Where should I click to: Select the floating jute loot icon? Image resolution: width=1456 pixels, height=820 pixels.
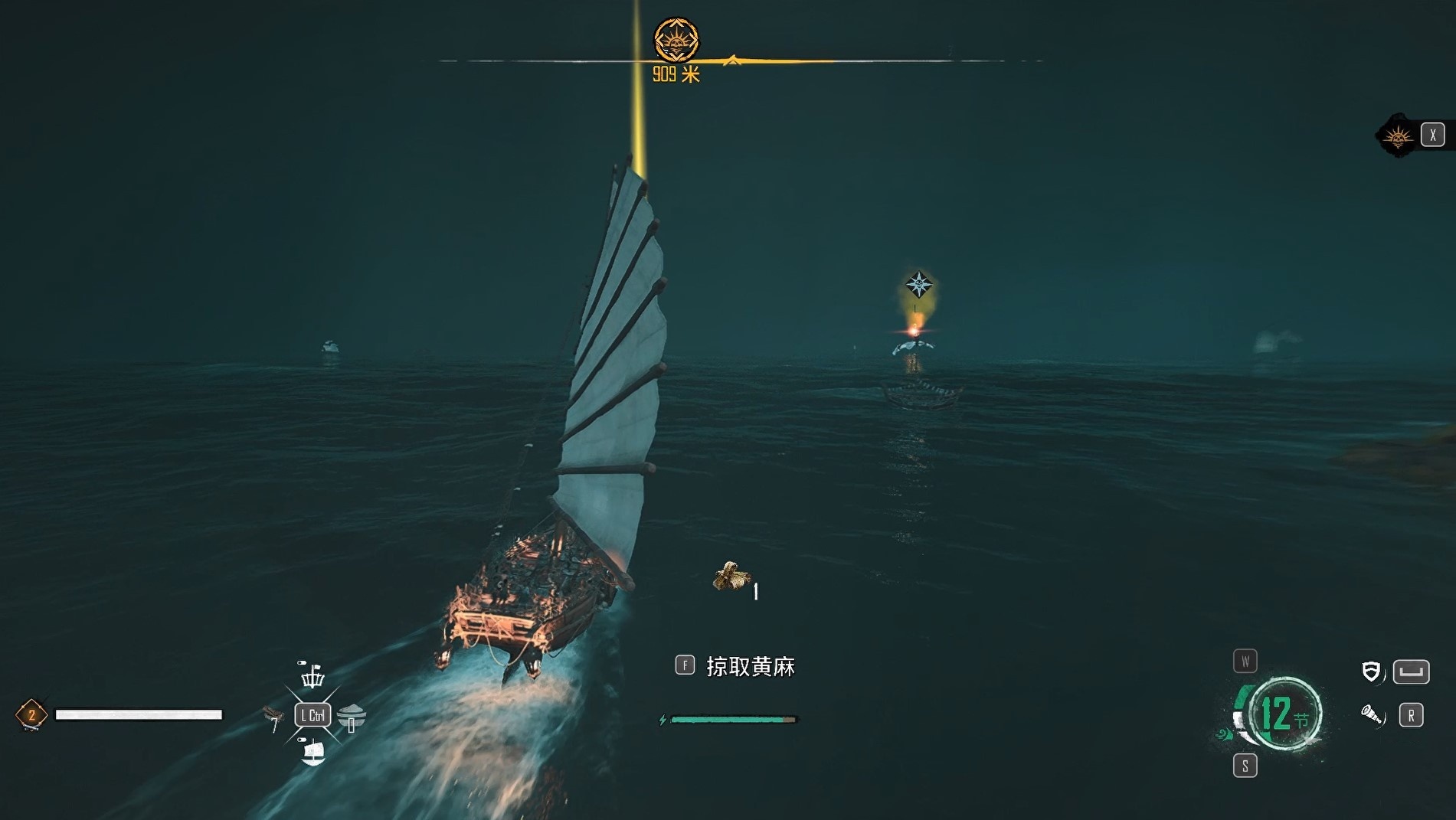[x=730, y=577]
